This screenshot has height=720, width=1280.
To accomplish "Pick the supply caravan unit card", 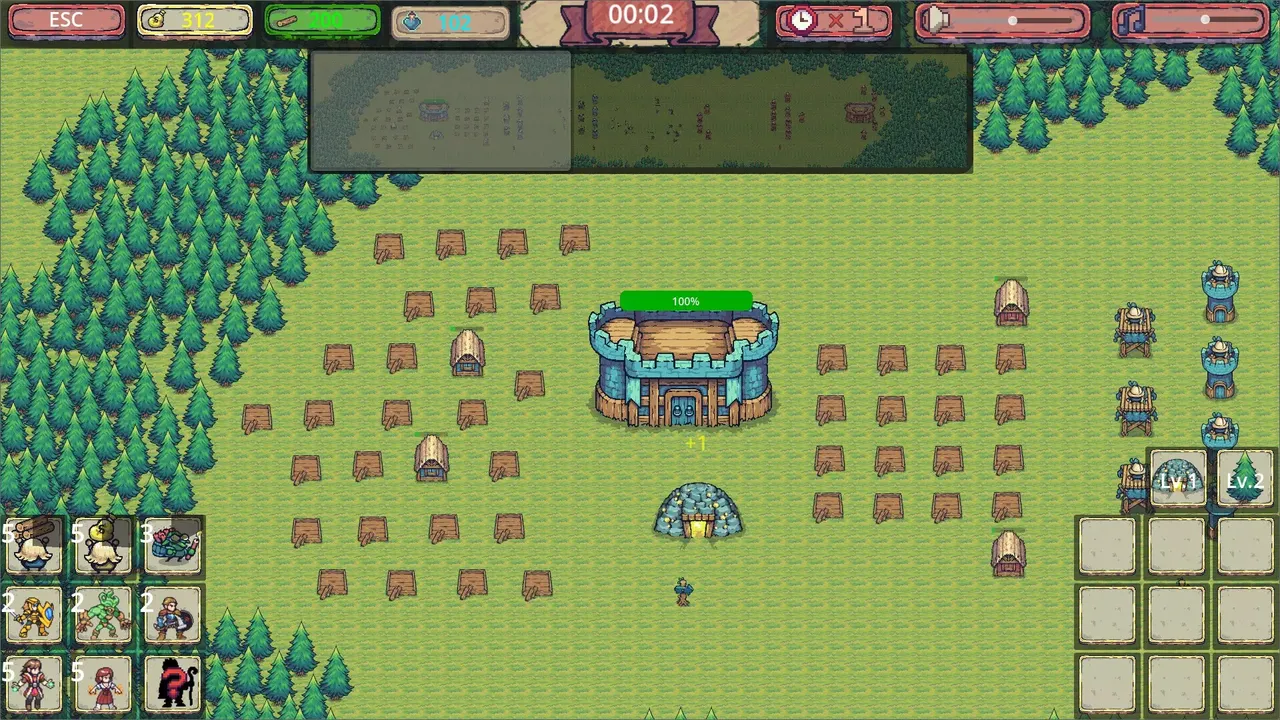I will pos(173,545).
